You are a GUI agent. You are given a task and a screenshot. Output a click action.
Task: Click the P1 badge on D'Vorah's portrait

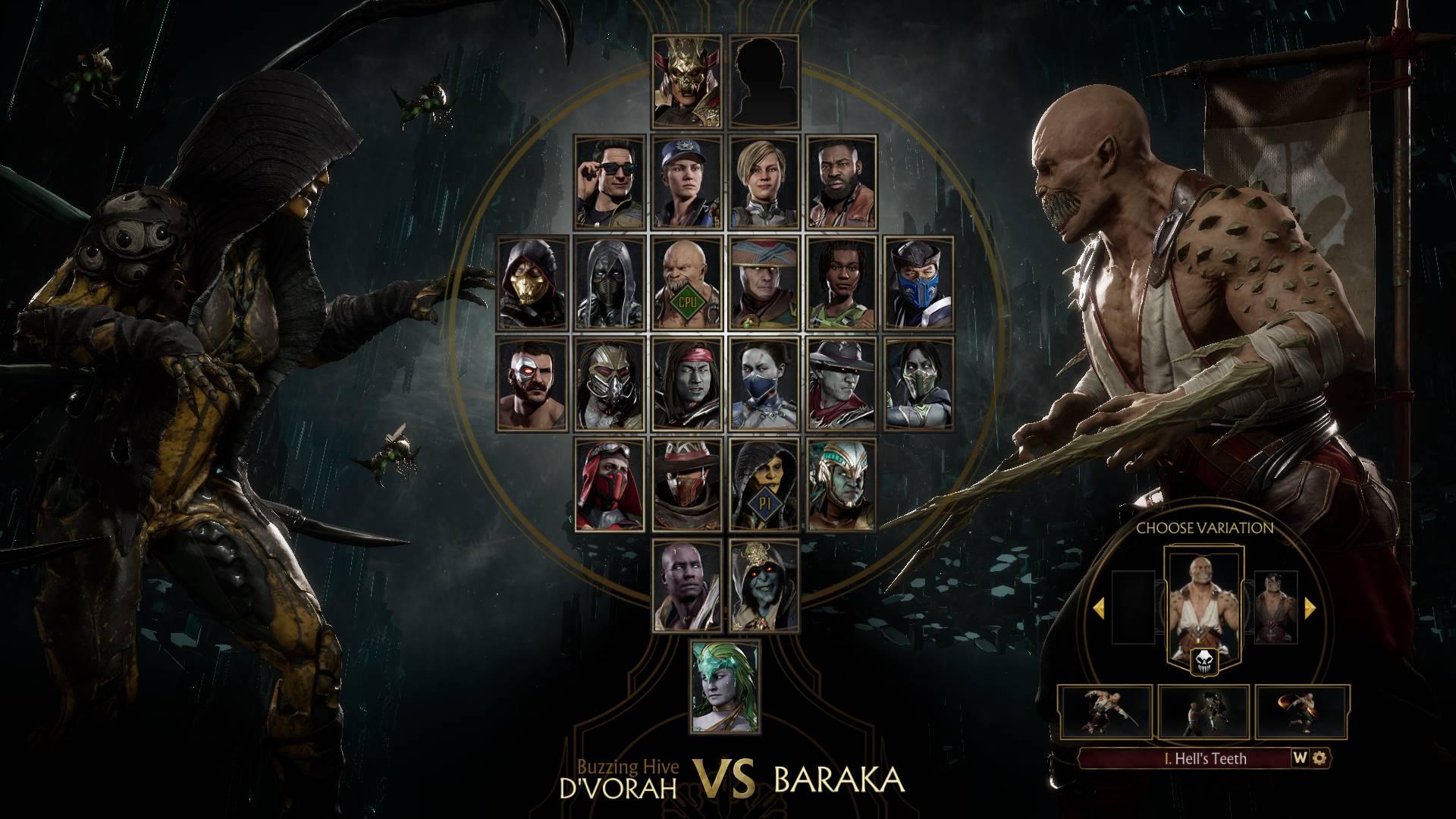click(765, 500)
